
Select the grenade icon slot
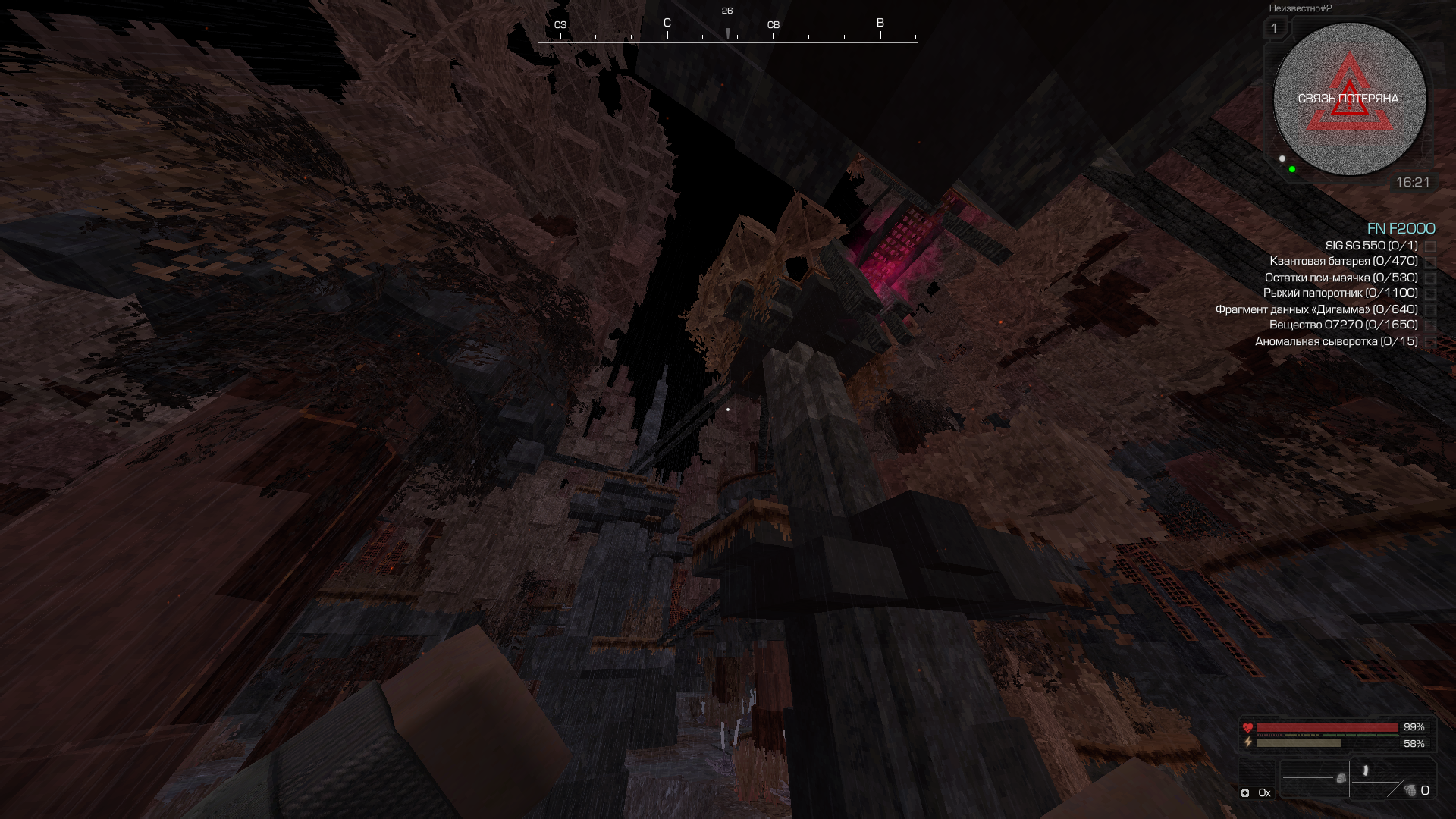(1410, 791)
